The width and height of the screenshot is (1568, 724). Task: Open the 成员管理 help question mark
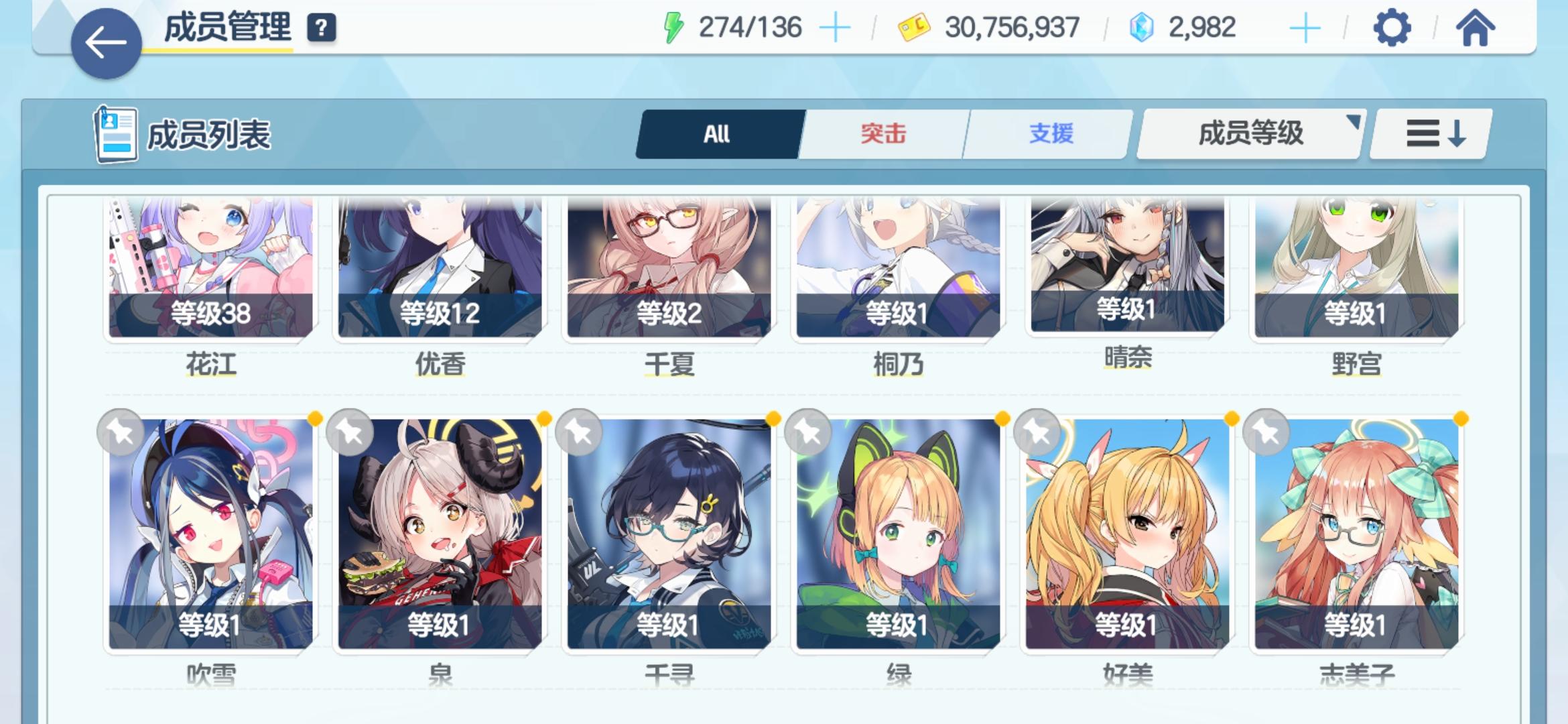click(x=321, y=28)
